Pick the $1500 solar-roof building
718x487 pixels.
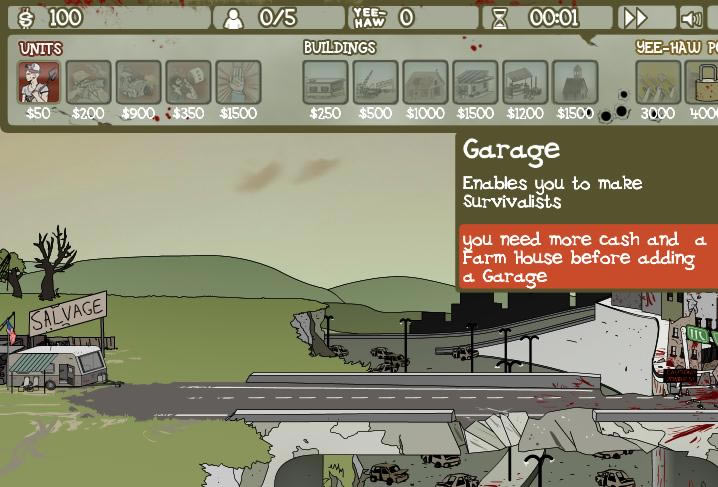pos(475,82)
